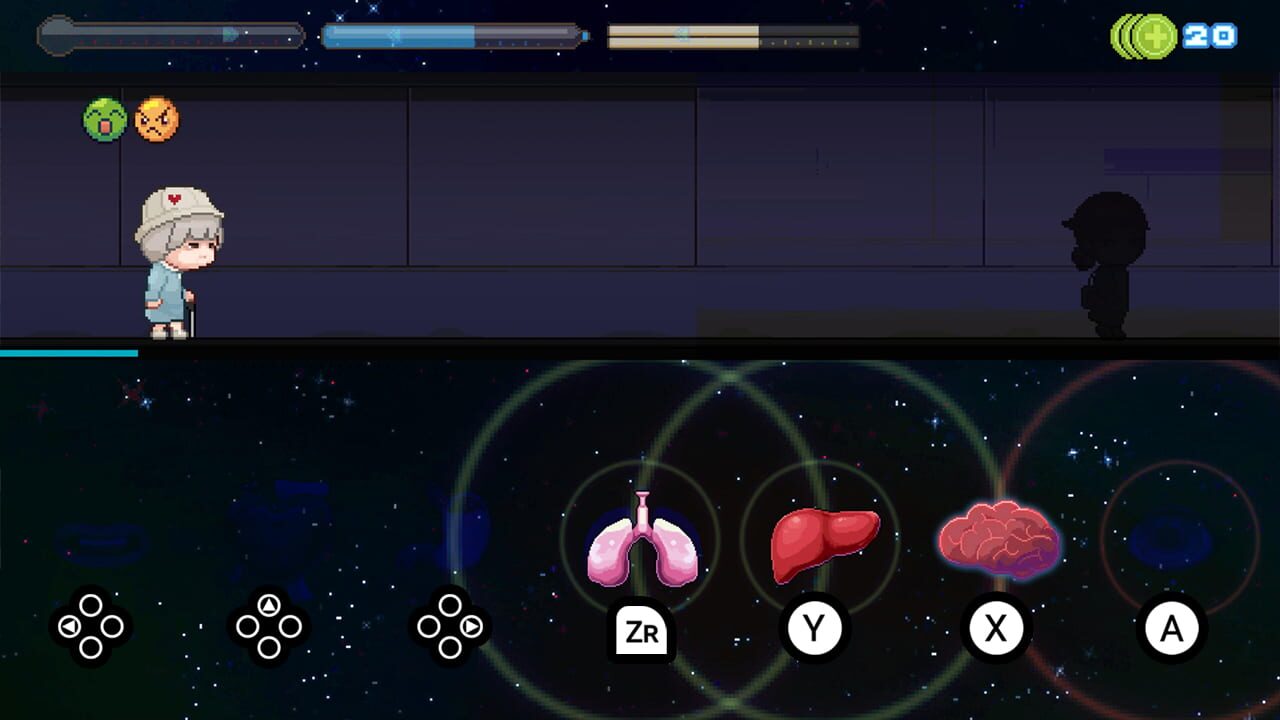Click the orange angry emoji status icon
1280x720 pixels.
click(155, 120)
